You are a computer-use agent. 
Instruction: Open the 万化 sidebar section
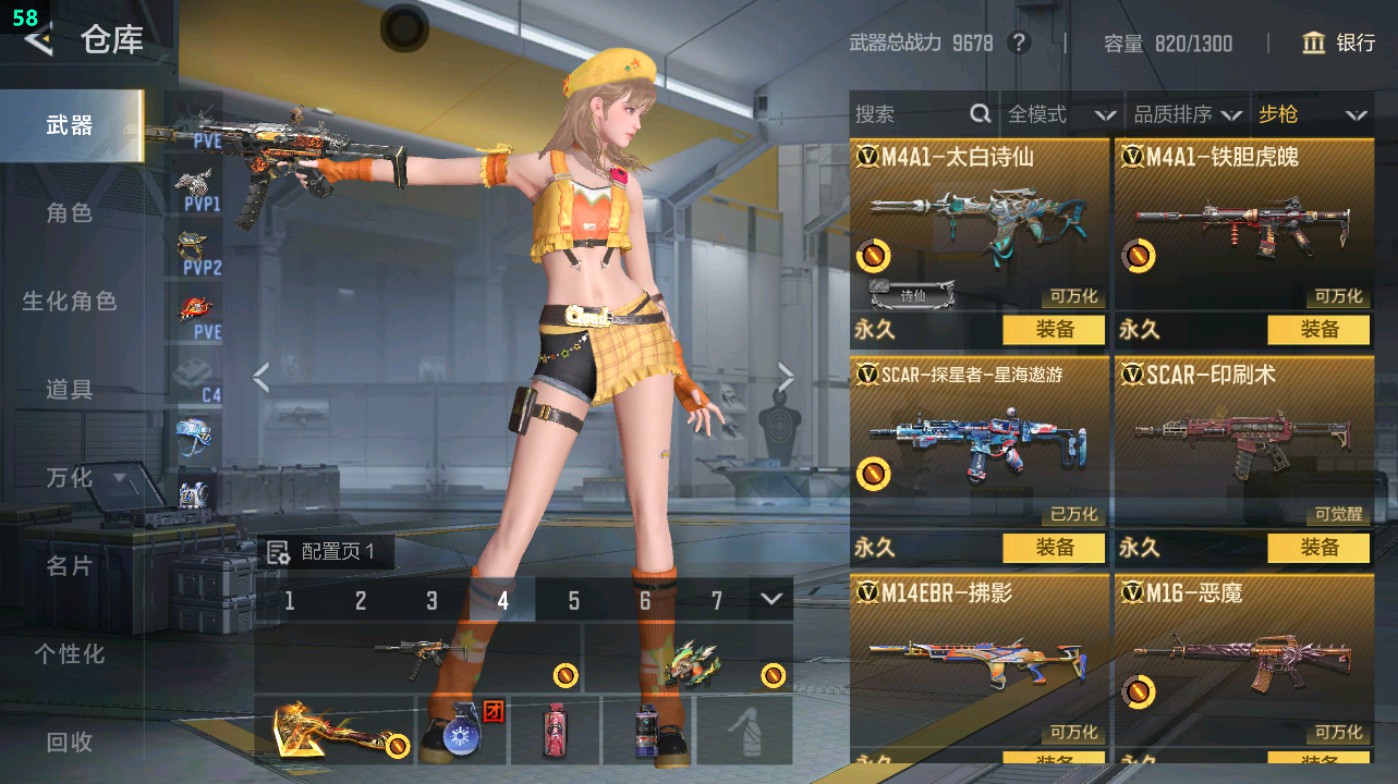point(69,479)
